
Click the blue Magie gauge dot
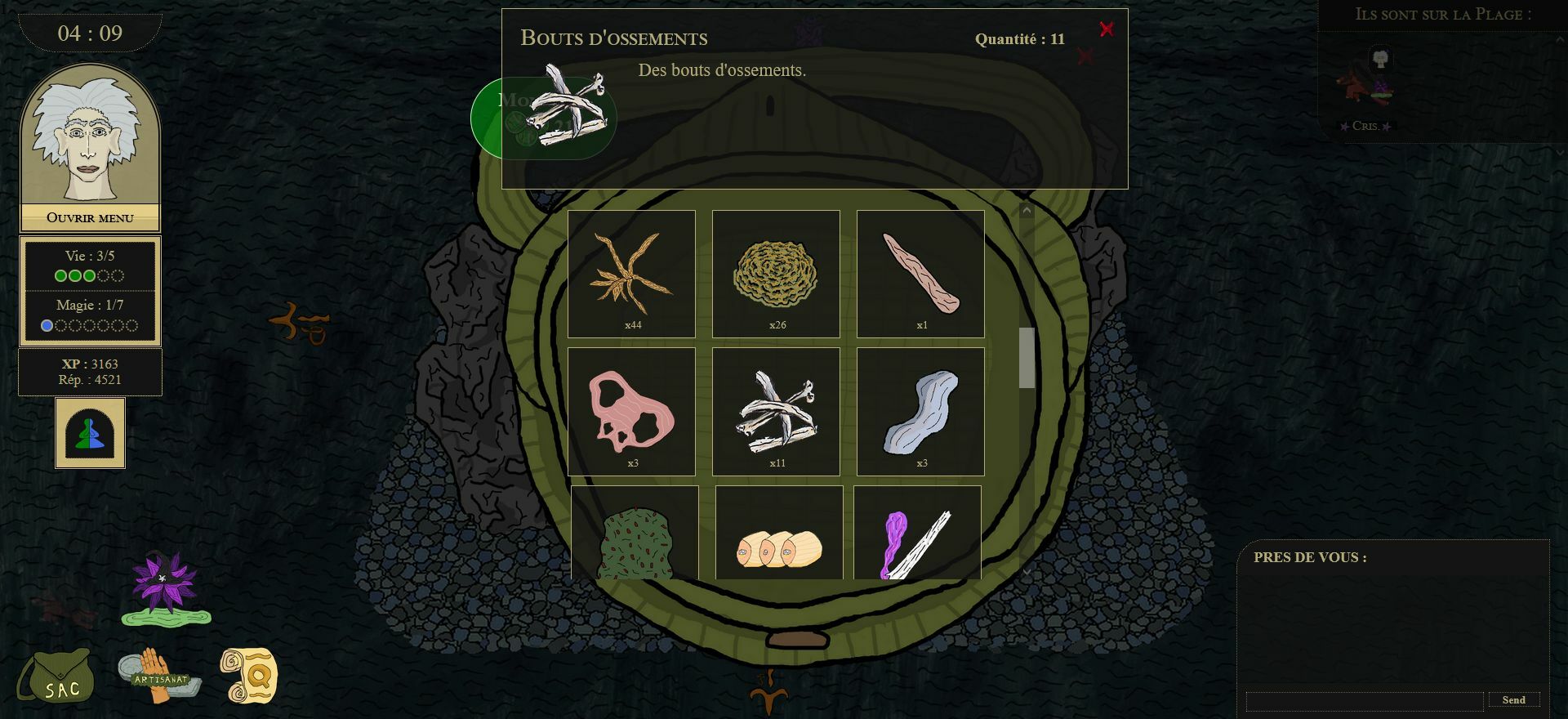[47, 324]
